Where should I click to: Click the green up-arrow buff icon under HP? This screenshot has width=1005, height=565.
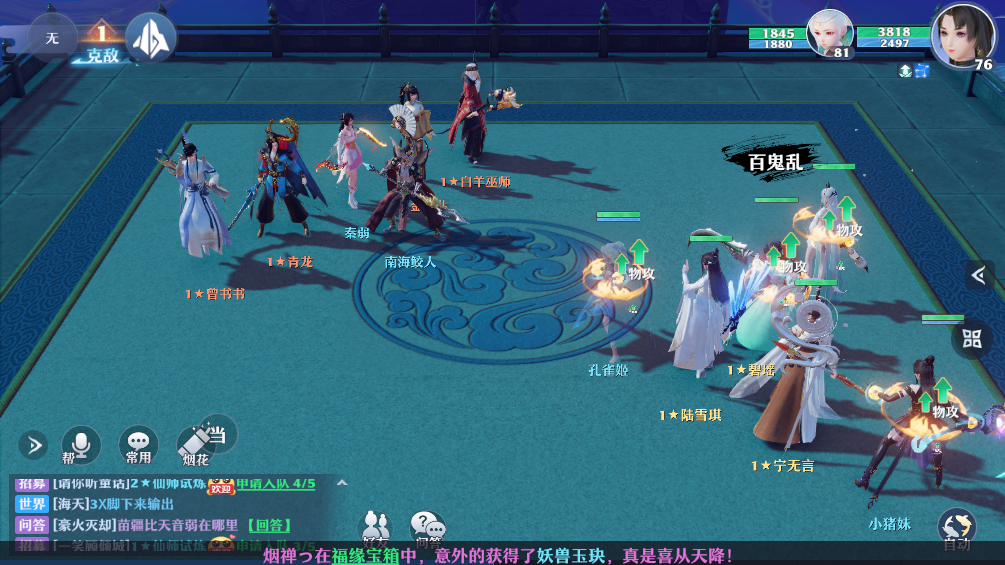point(904,70)
